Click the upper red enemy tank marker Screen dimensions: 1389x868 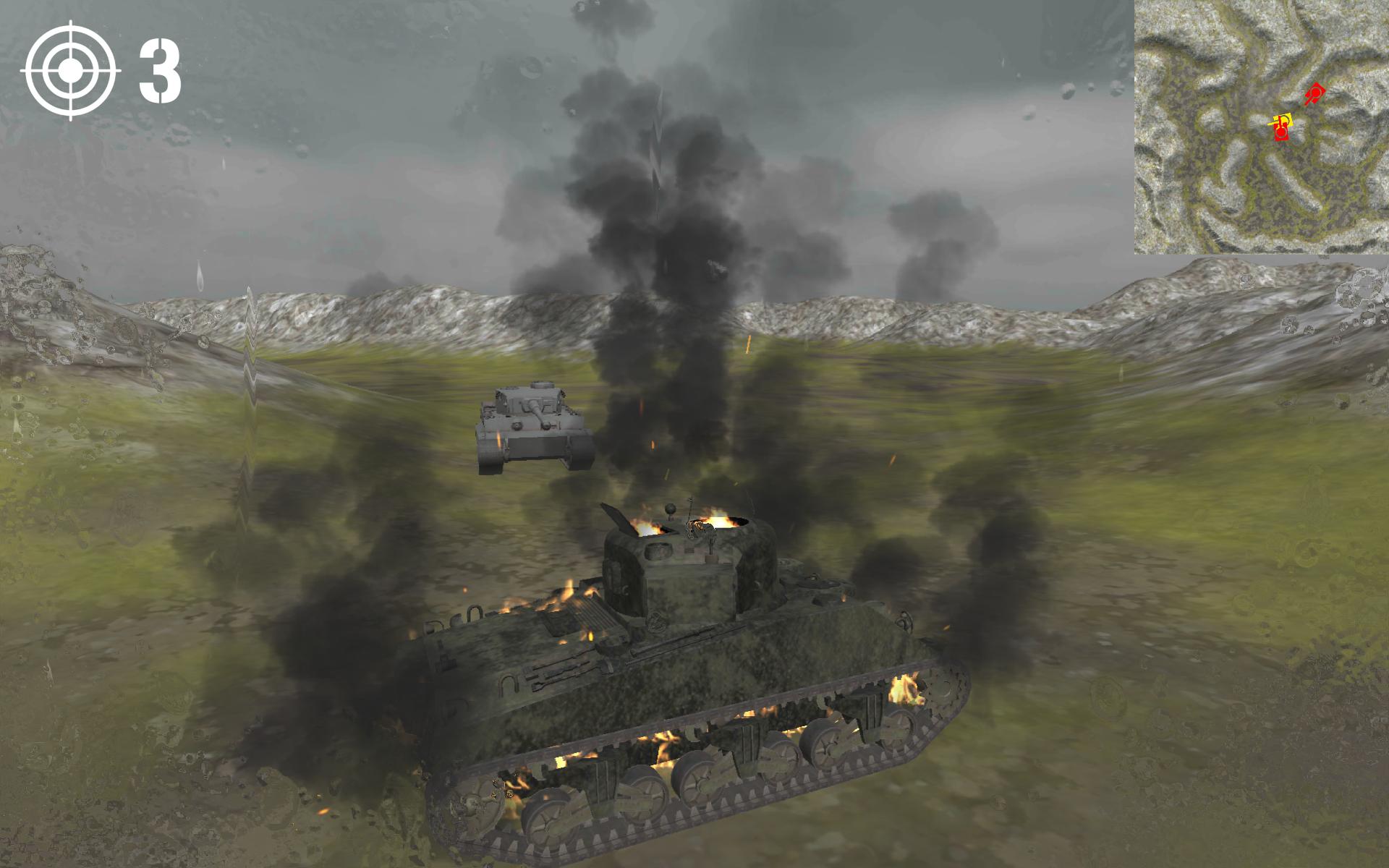pos(1314,93)
